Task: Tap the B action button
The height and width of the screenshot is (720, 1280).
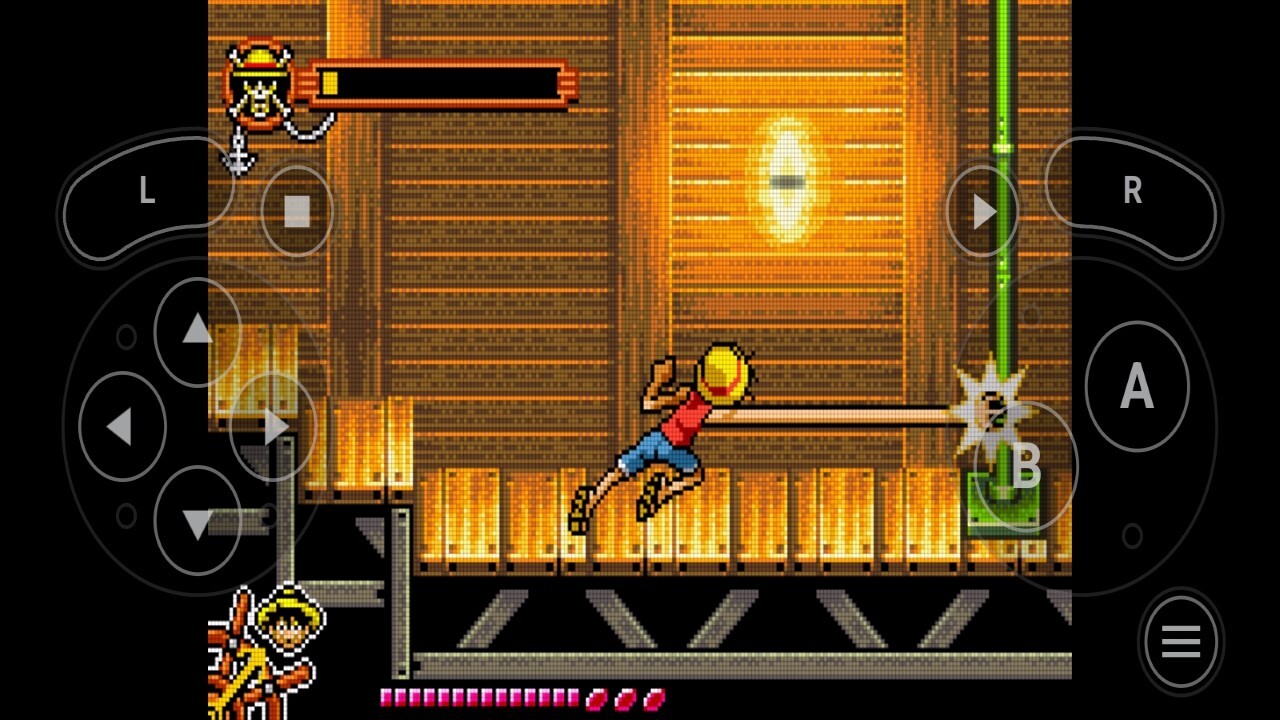Action: tap(1025, 466)
